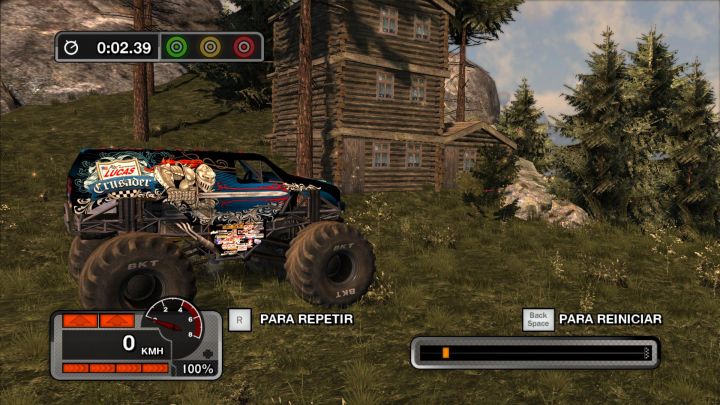
Task: Select the gold medal ring icon
Action: [210, 47]
